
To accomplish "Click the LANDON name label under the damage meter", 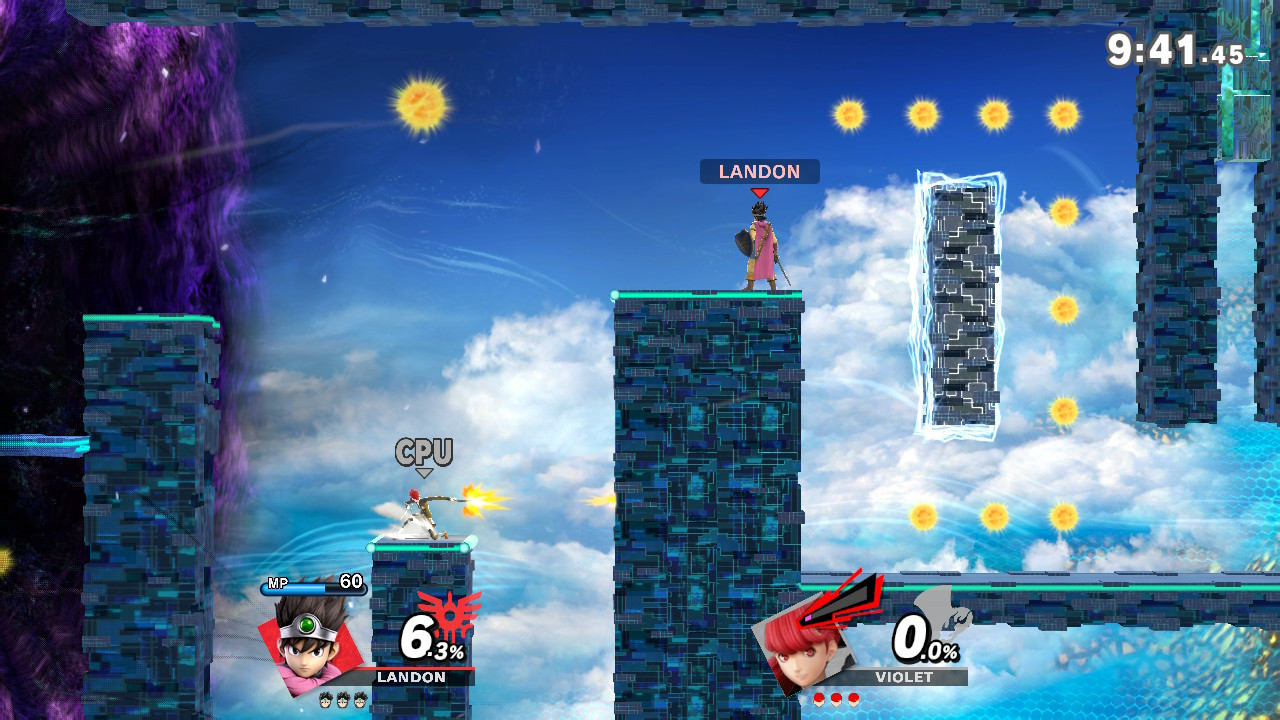I will point(410,678).
